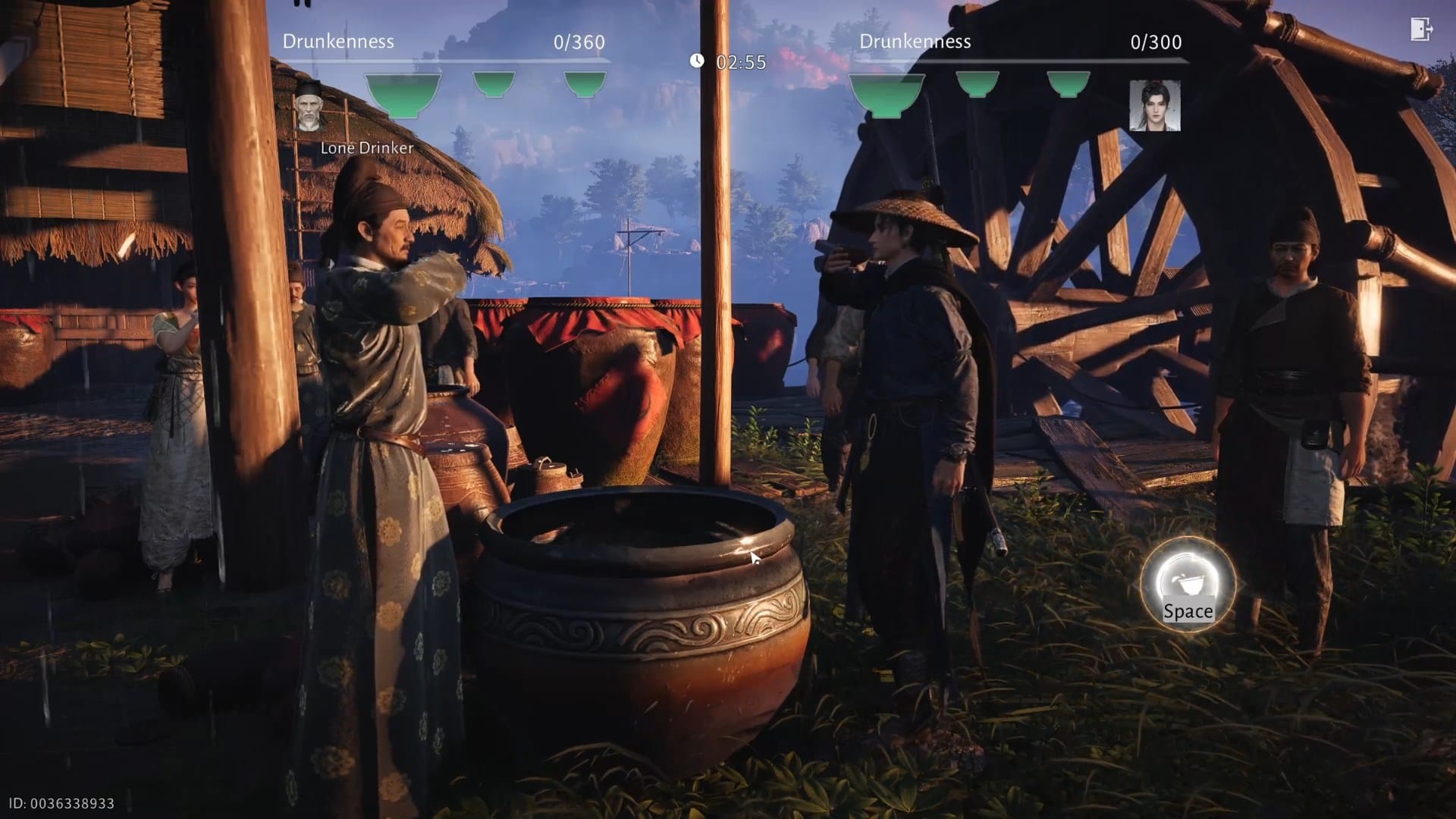Select the Lone Drinker opponent portrait
Screen dimensions: 1456x819
click(309, 106)
